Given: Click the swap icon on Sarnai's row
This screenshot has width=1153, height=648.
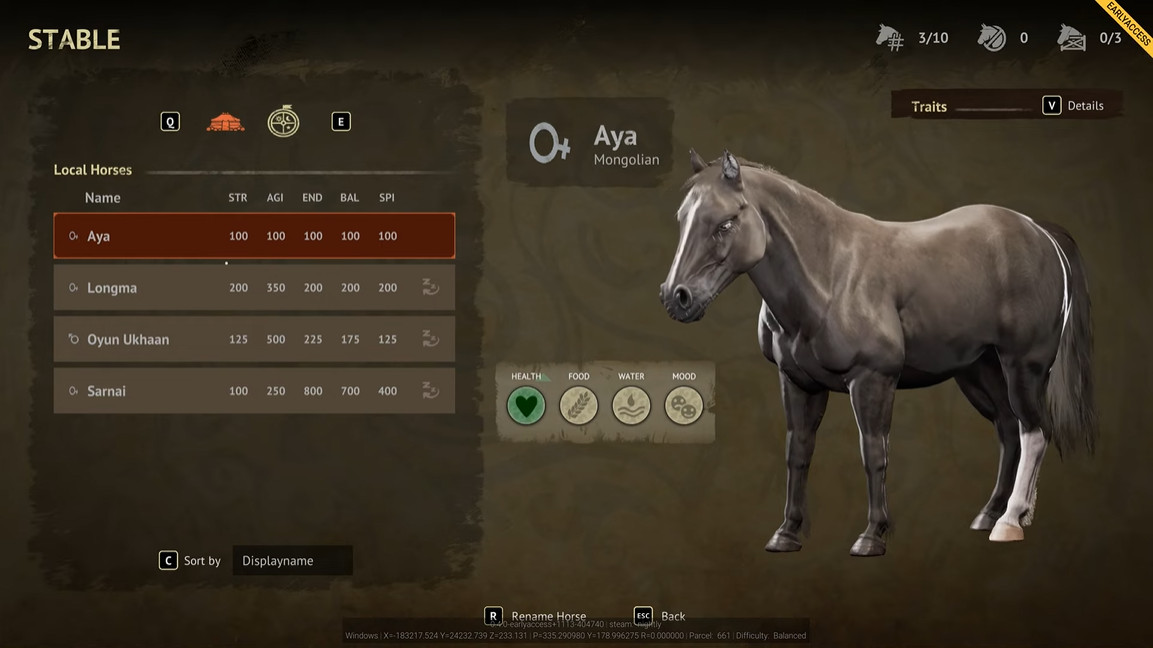Looking at the screenshot, I should coord(430,391).
